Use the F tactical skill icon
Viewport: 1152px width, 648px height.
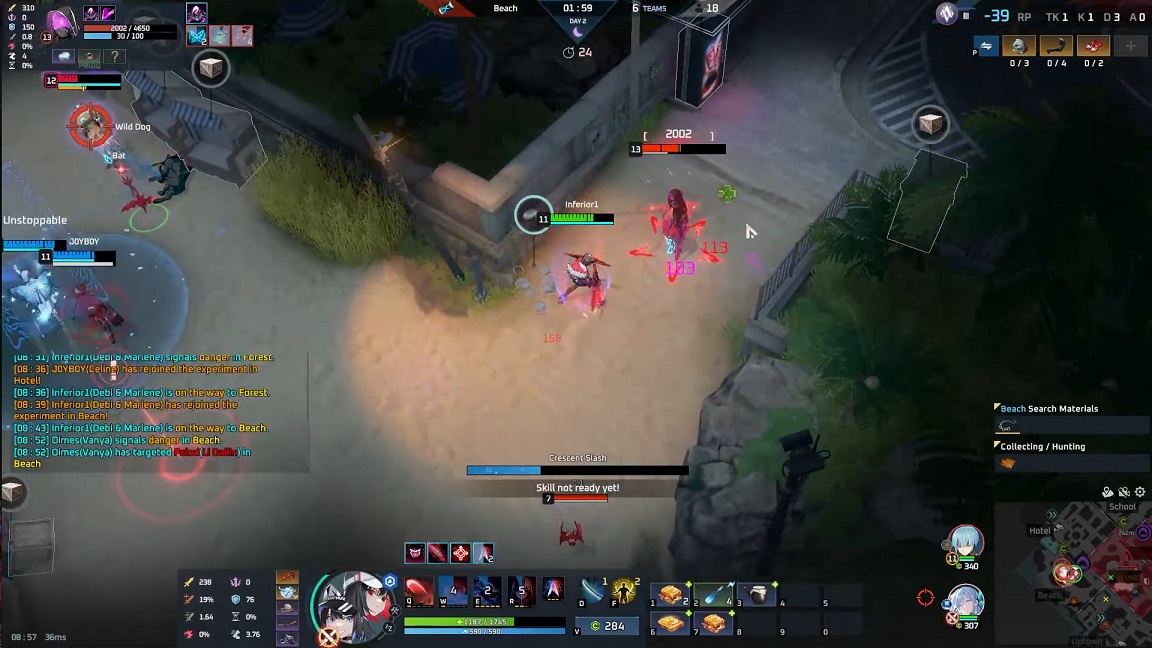[x=626, y=591]
